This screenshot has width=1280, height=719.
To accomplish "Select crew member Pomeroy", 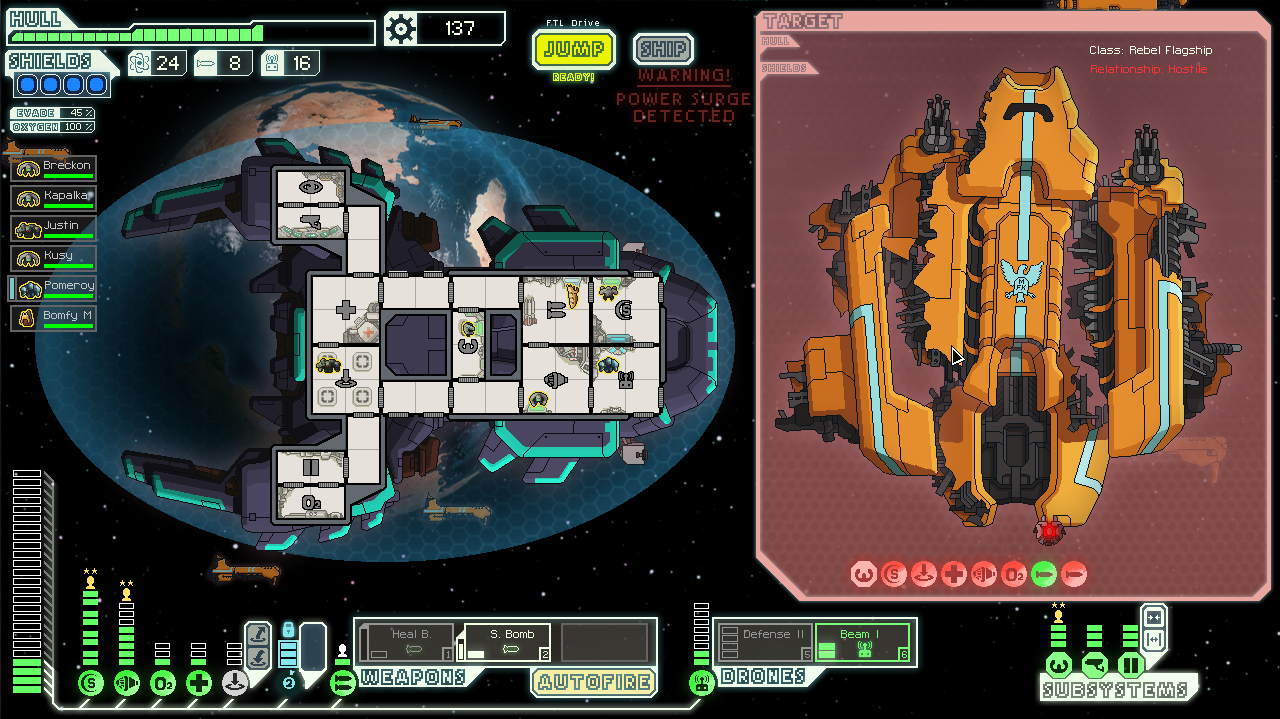I will 55,289.
